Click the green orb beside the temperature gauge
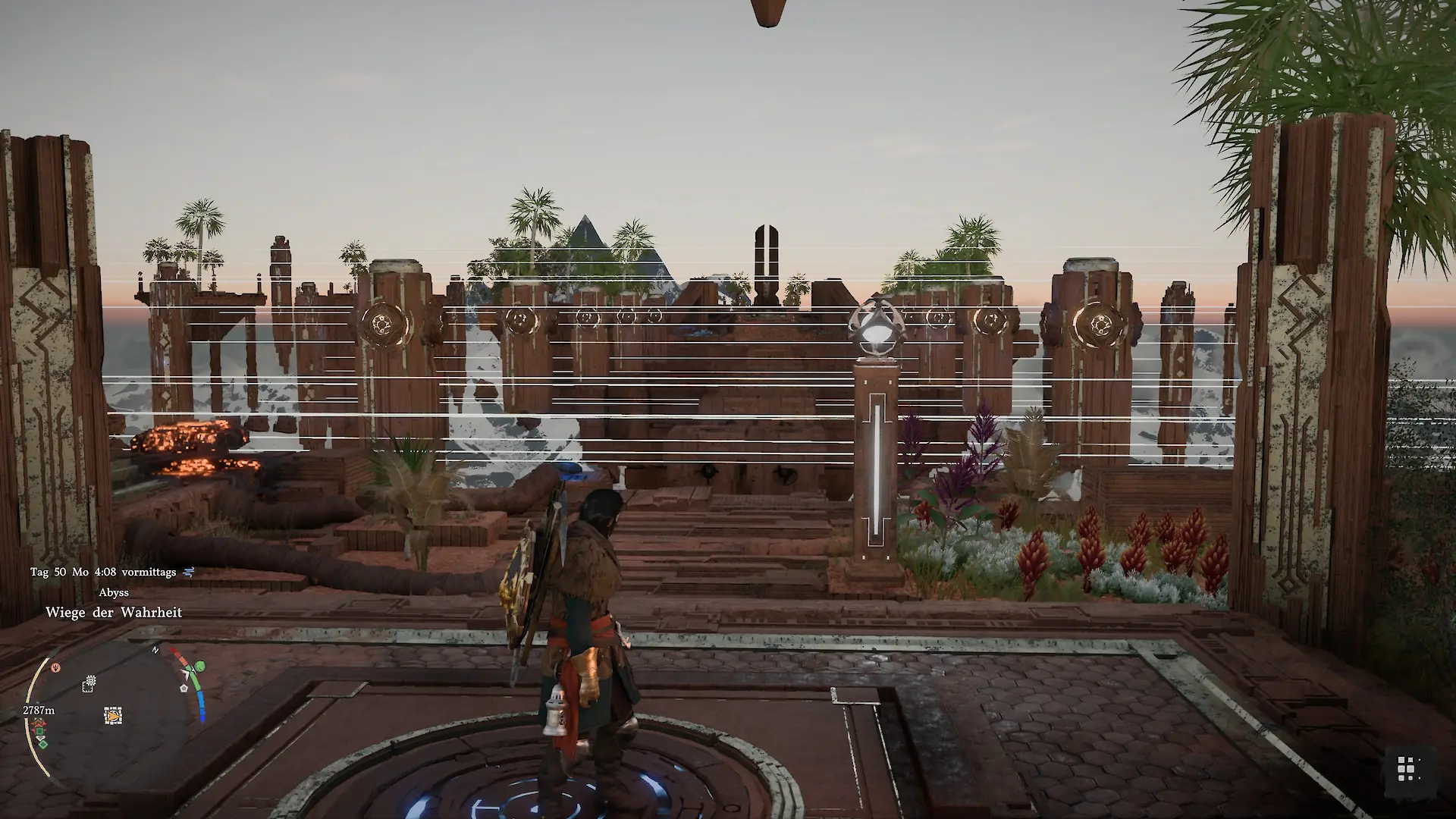 pos(200,667)
